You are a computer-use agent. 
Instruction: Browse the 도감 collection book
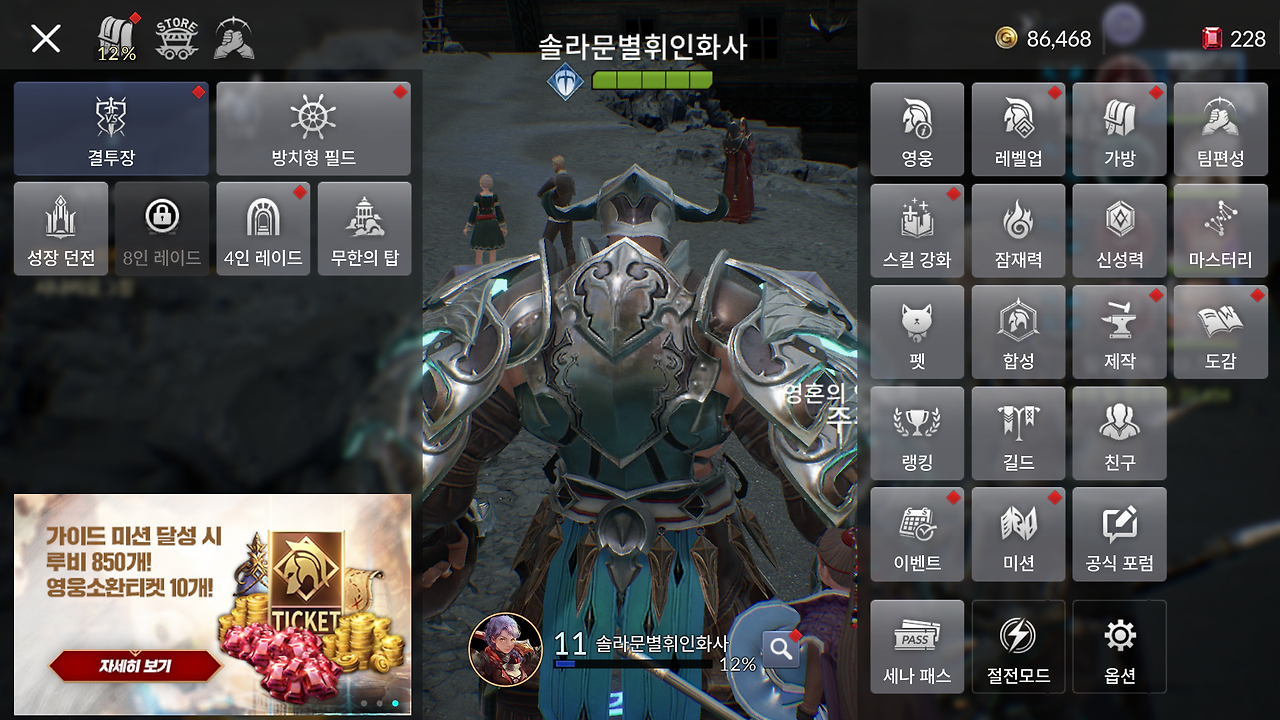click(x=1220, y=331)
